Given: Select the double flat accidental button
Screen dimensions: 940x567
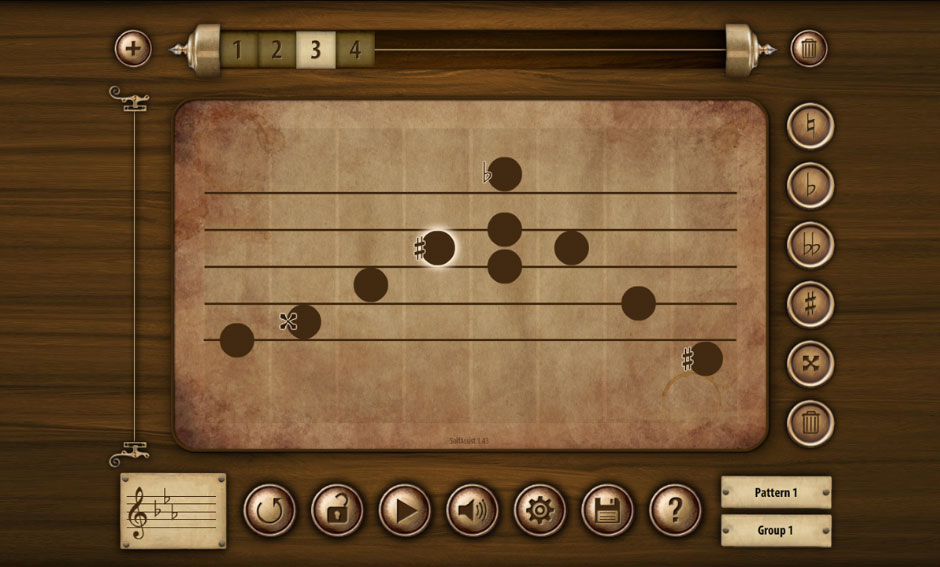Looking at the screenshot, I should pyautogui.click(x=810, y=244).
